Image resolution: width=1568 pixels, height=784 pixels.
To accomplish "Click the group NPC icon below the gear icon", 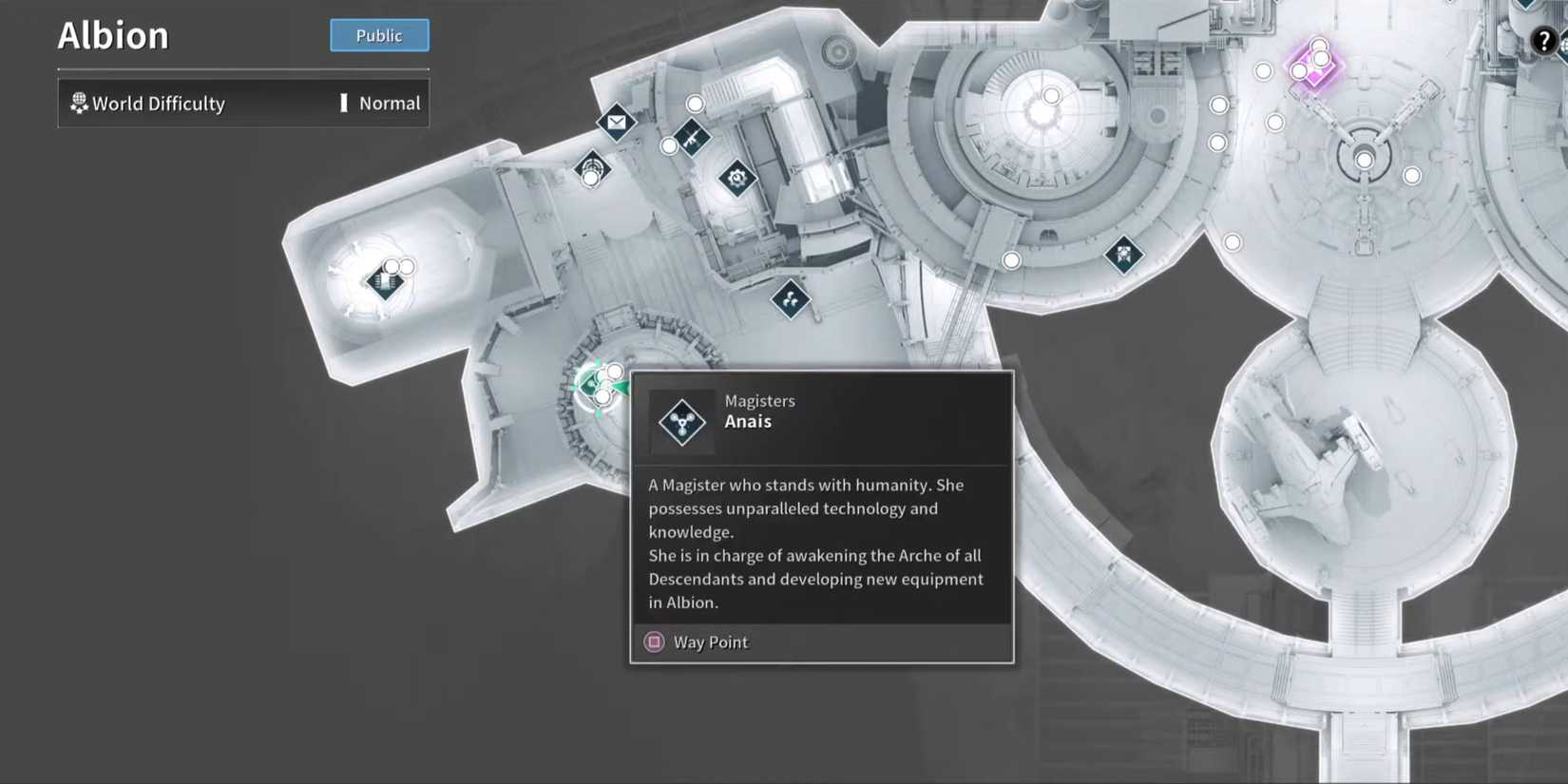I will click(791, 300).
